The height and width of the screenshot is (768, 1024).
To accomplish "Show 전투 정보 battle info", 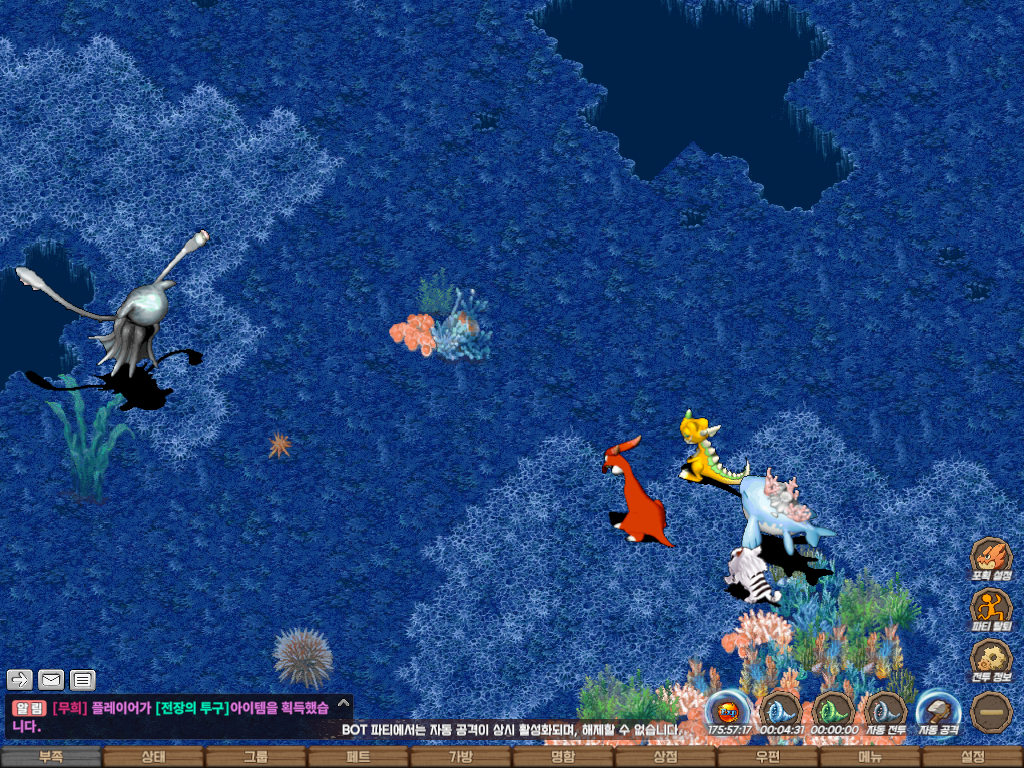I will click(x=991, y=659).
